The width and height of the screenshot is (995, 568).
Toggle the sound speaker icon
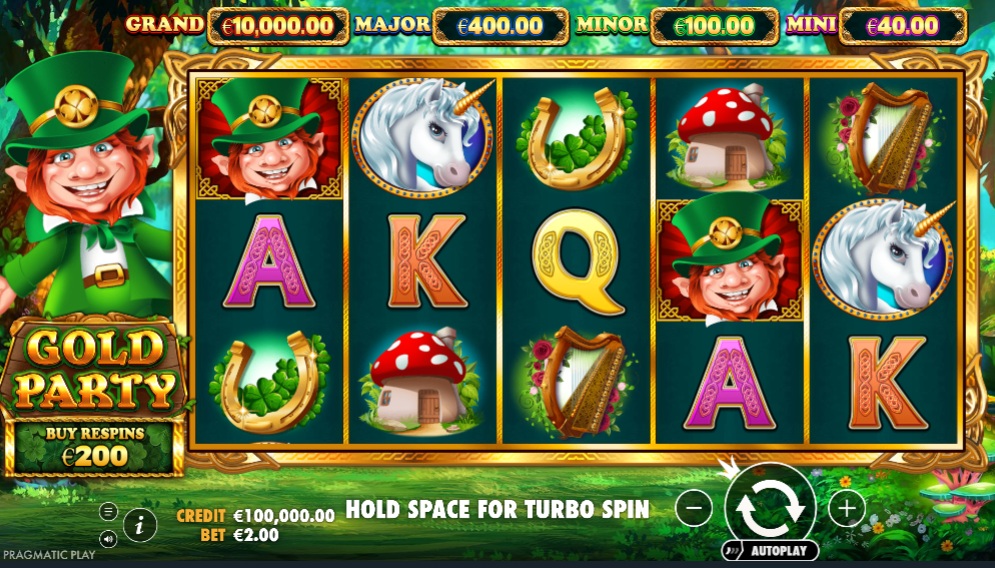[x=109, y=539]
